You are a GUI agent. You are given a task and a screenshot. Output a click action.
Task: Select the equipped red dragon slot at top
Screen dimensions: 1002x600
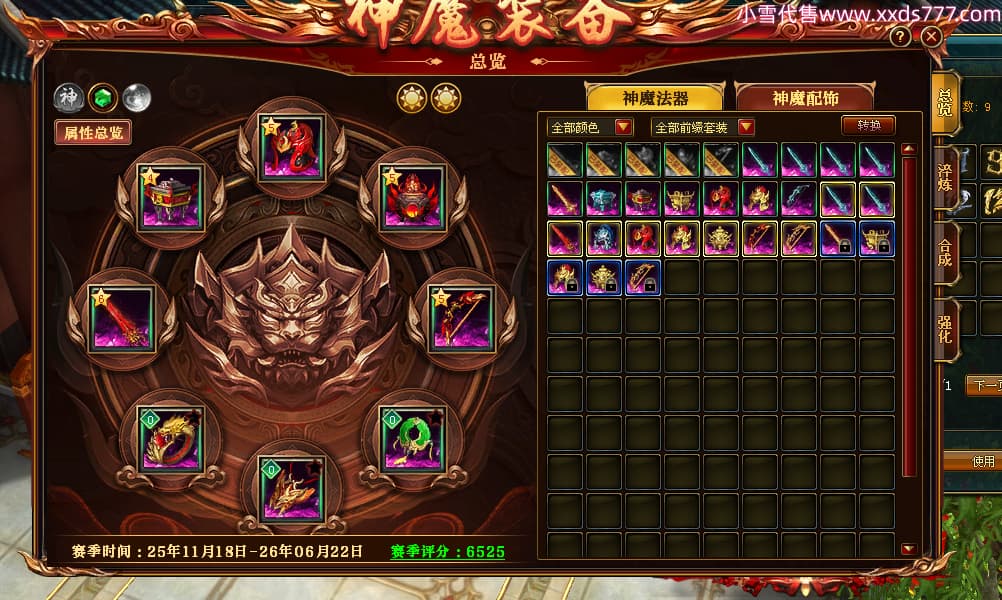291,148
